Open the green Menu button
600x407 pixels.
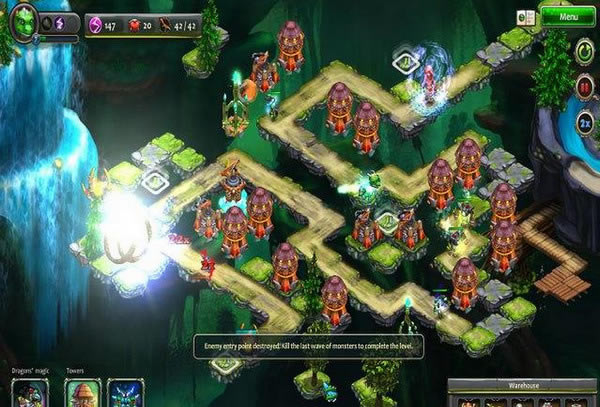click(x=567, y=16)
